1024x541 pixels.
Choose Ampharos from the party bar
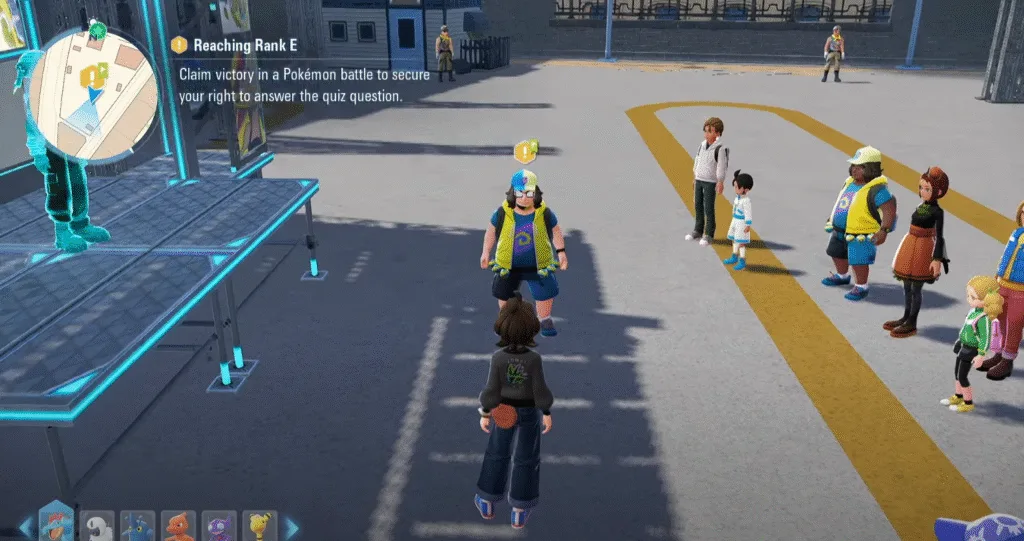point(260,526)
